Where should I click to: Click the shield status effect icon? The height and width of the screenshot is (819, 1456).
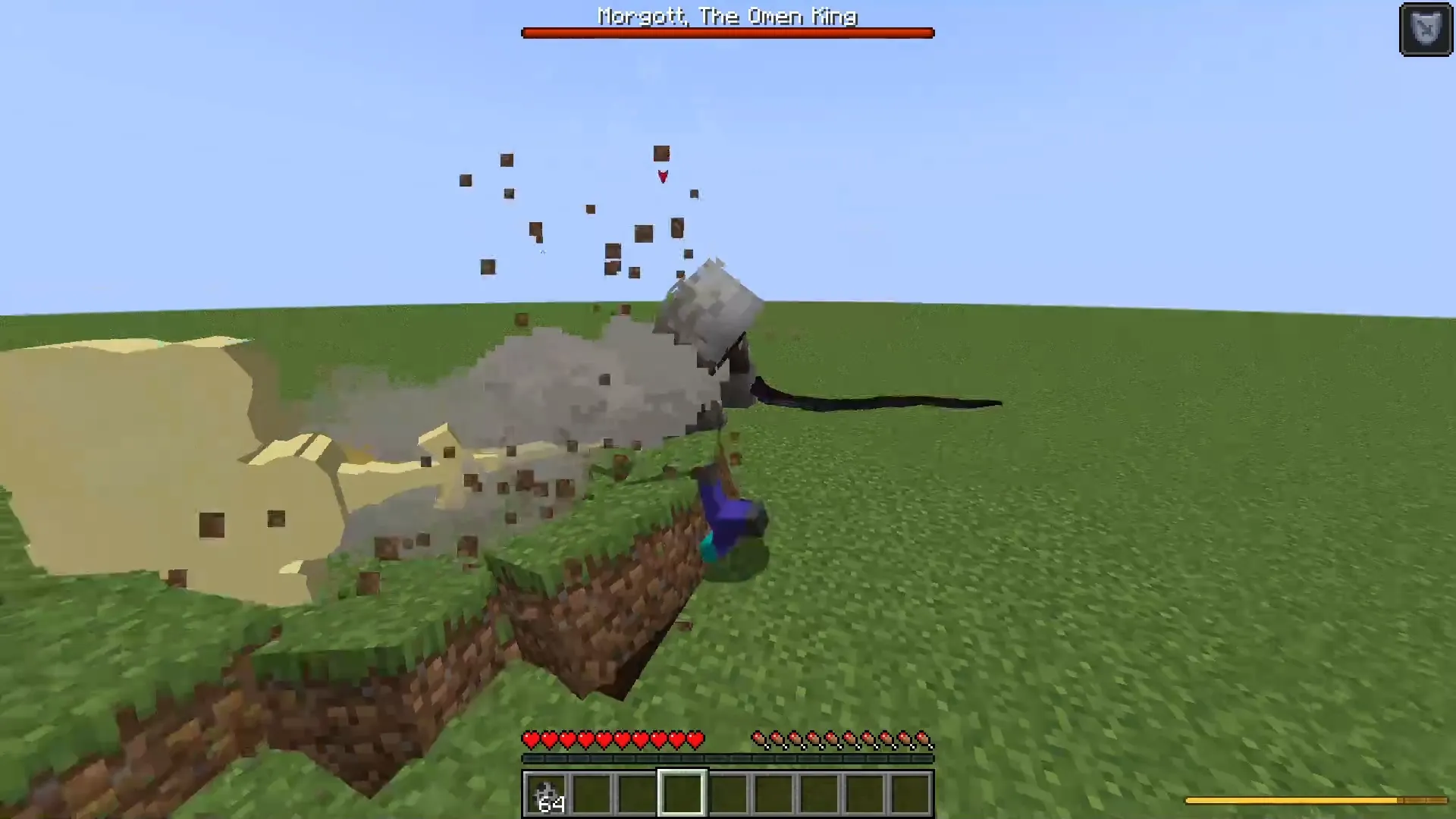coord(1426,29)
